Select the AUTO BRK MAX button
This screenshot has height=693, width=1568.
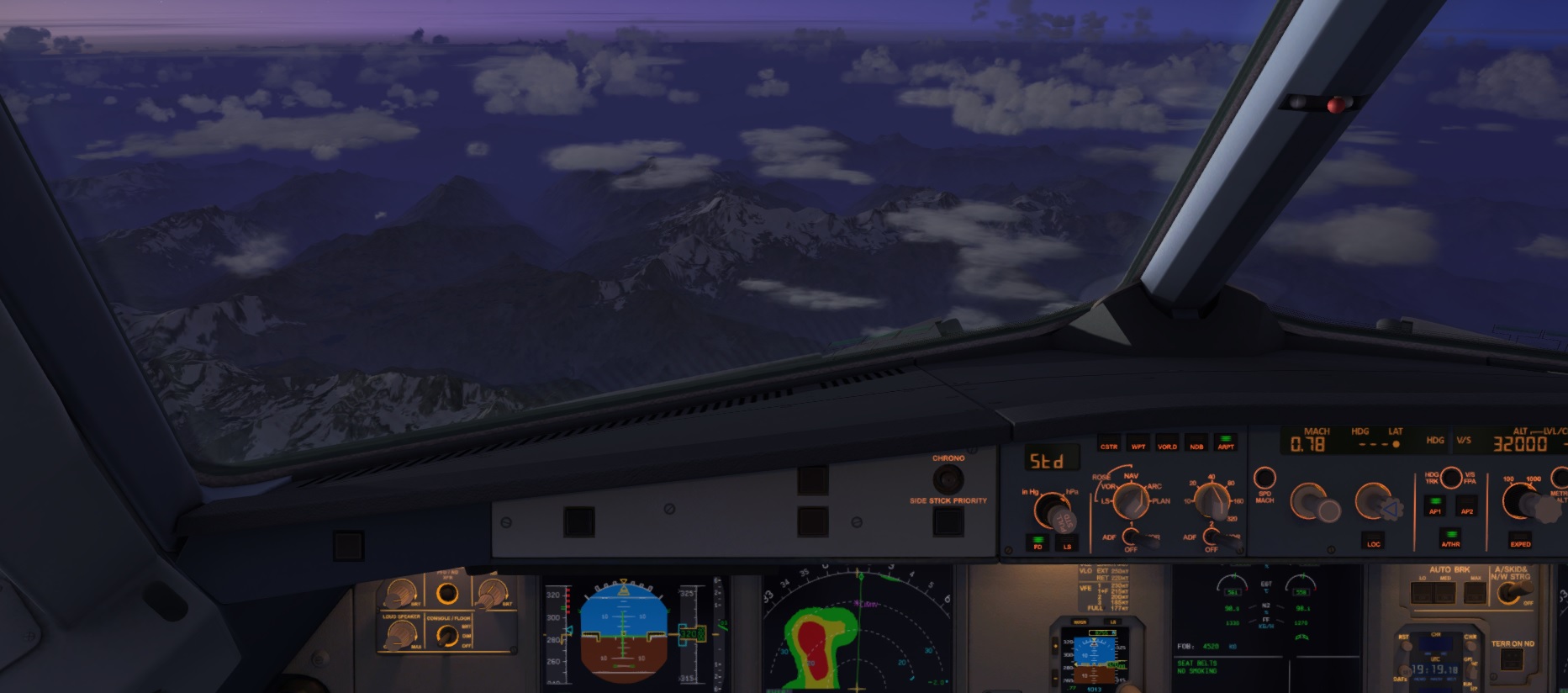(1475, 592)
